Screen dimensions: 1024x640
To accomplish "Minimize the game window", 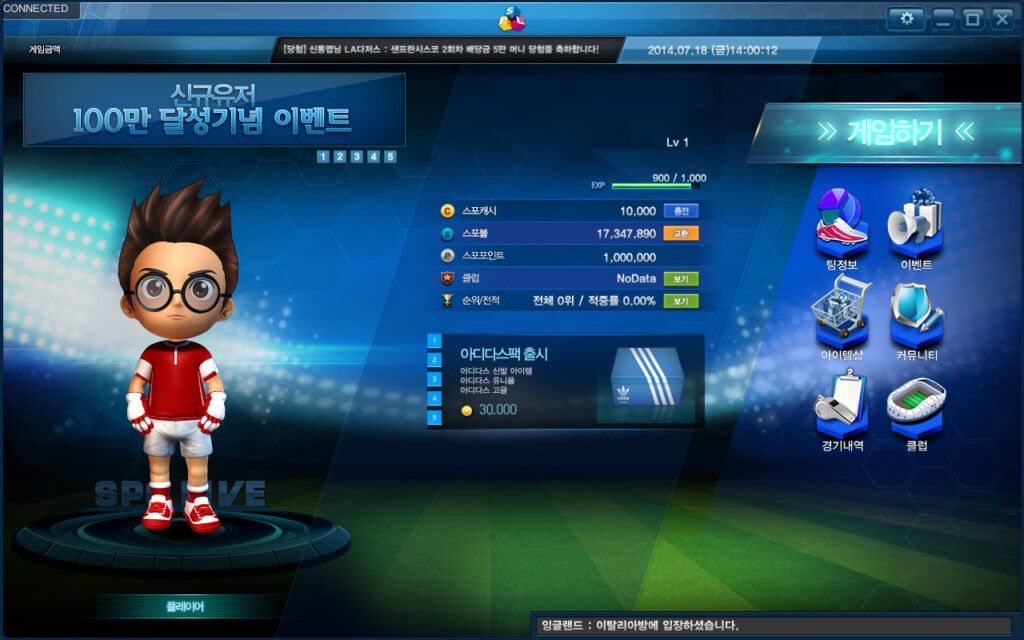I will 943,19.
